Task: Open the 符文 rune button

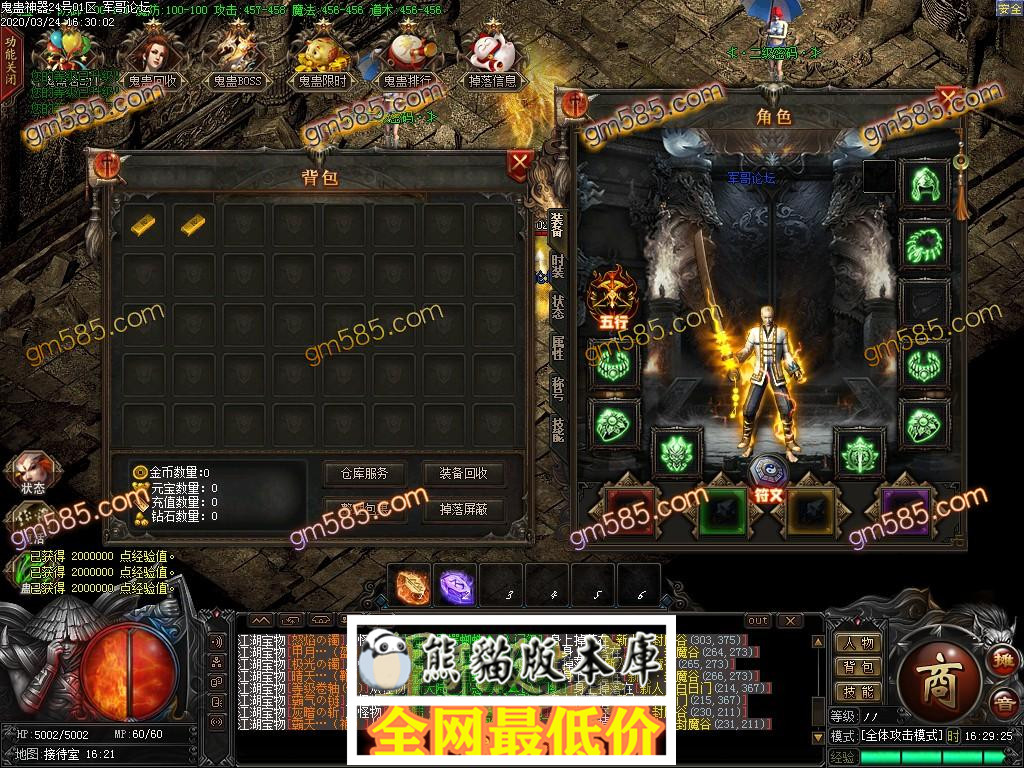Action: pos(767,480)
